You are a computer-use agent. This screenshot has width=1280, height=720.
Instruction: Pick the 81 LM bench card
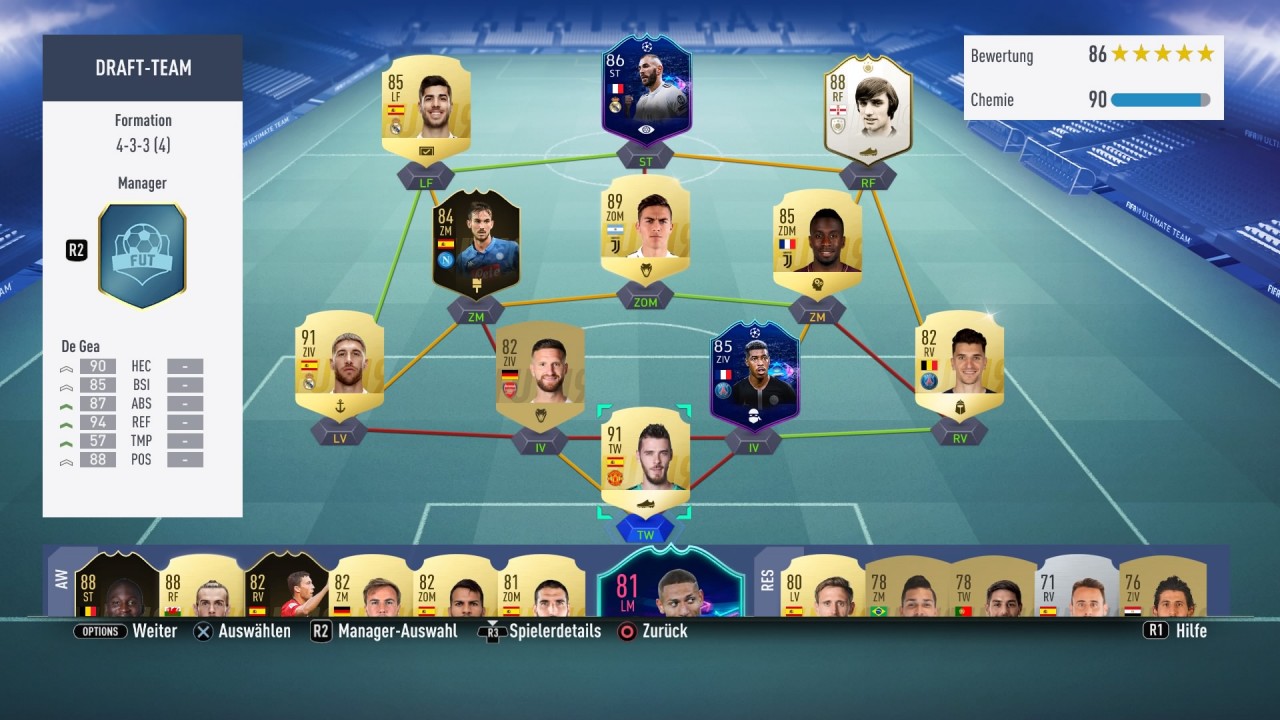670,583
